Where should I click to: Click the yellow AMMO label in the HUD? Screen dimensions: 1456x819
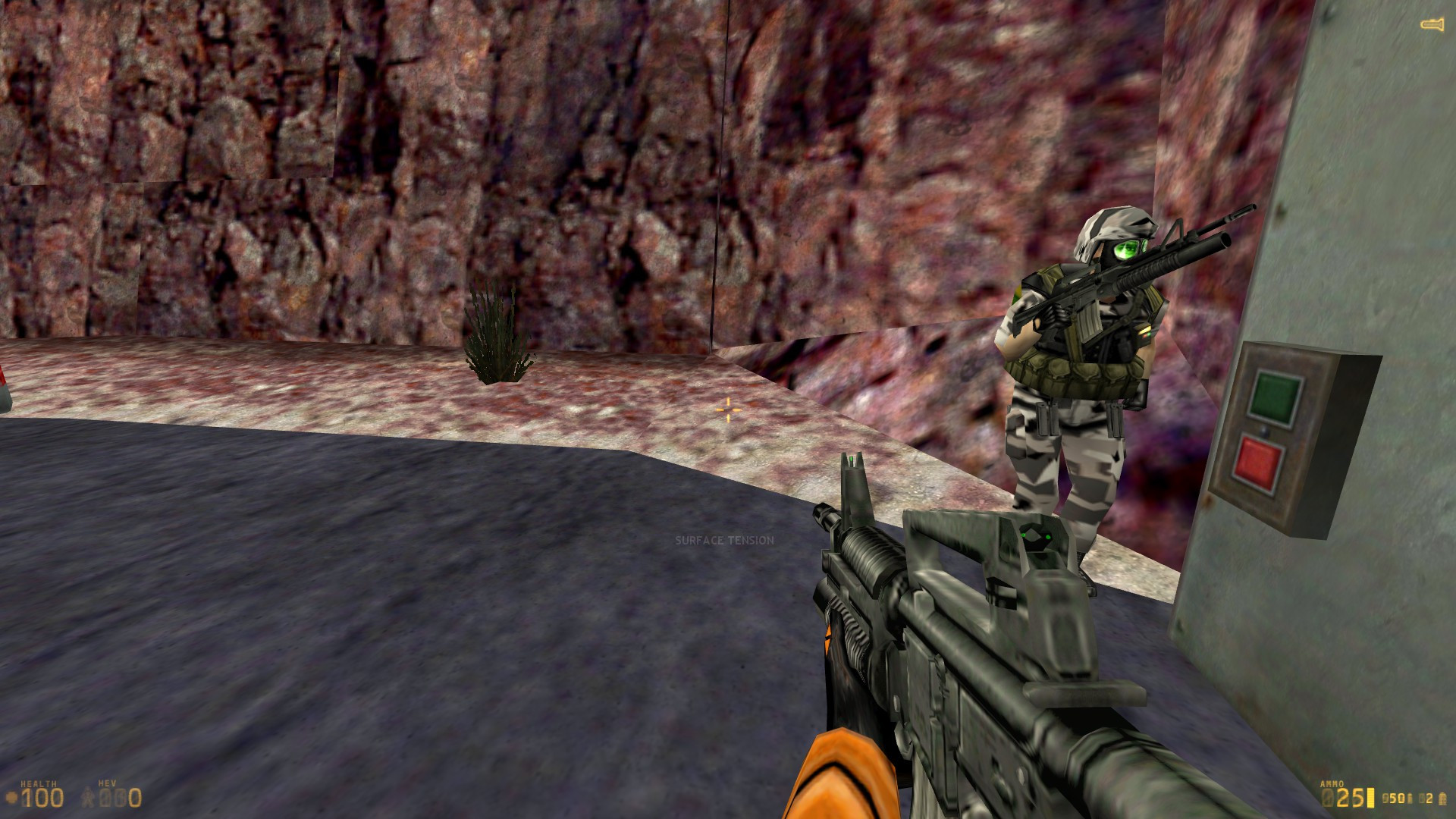pos(1332,783)
